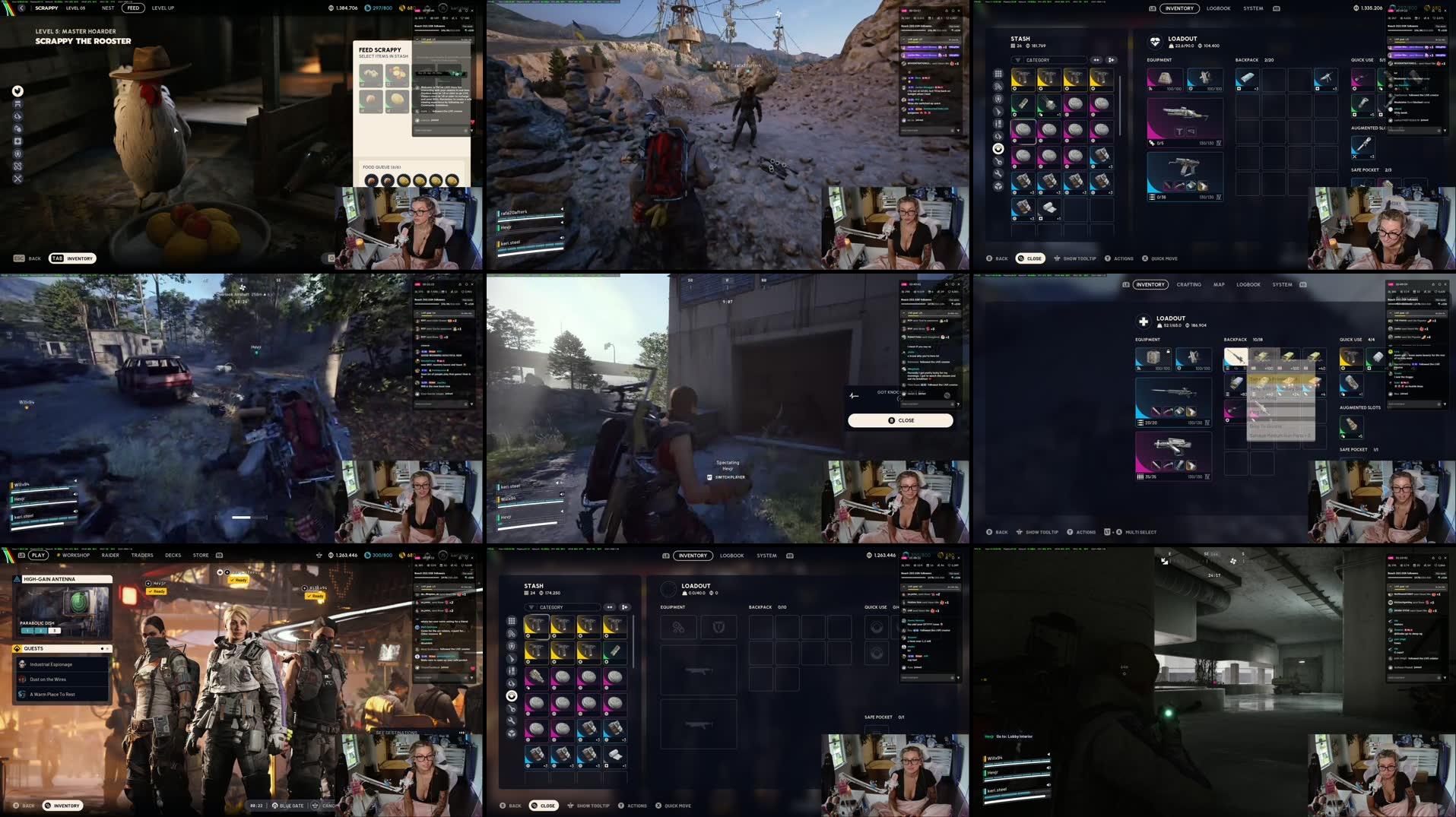The width and height of the screenshot is (1456, 817).
Task: Expand the SEE DESTINATIONS panel
Action: point(396,733)
